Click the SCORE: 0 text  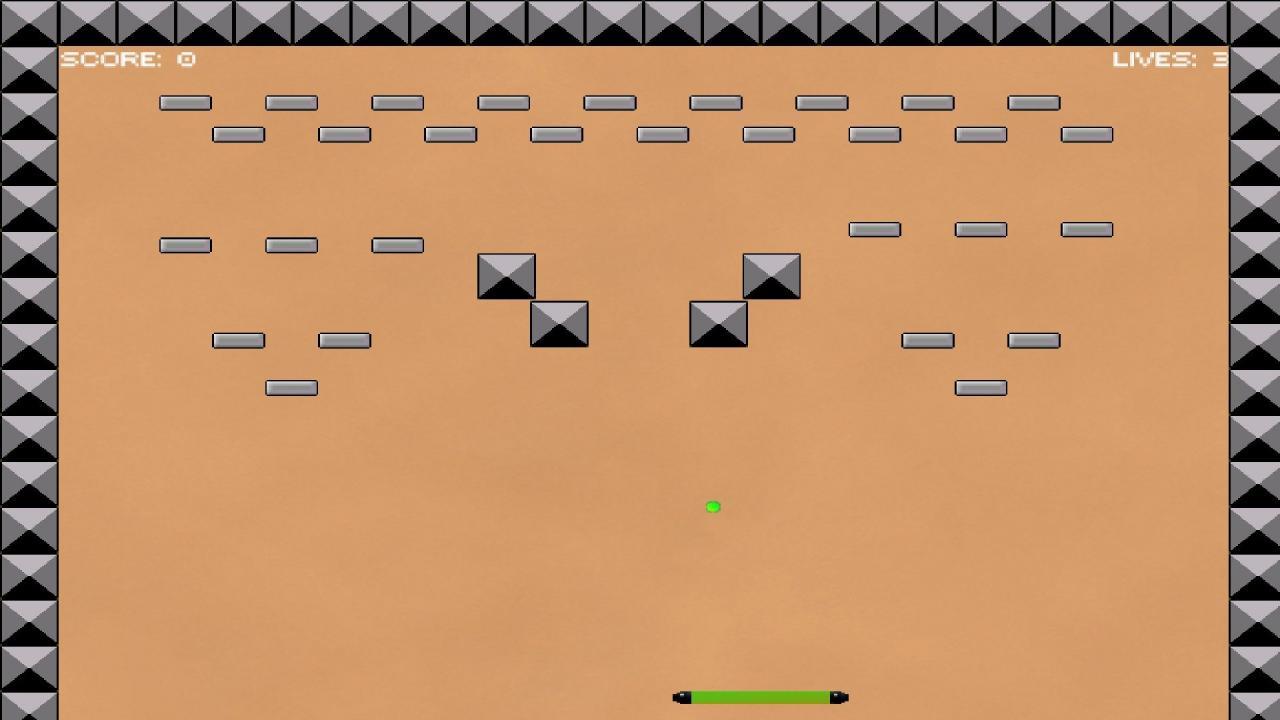click(x=128, y=58)
